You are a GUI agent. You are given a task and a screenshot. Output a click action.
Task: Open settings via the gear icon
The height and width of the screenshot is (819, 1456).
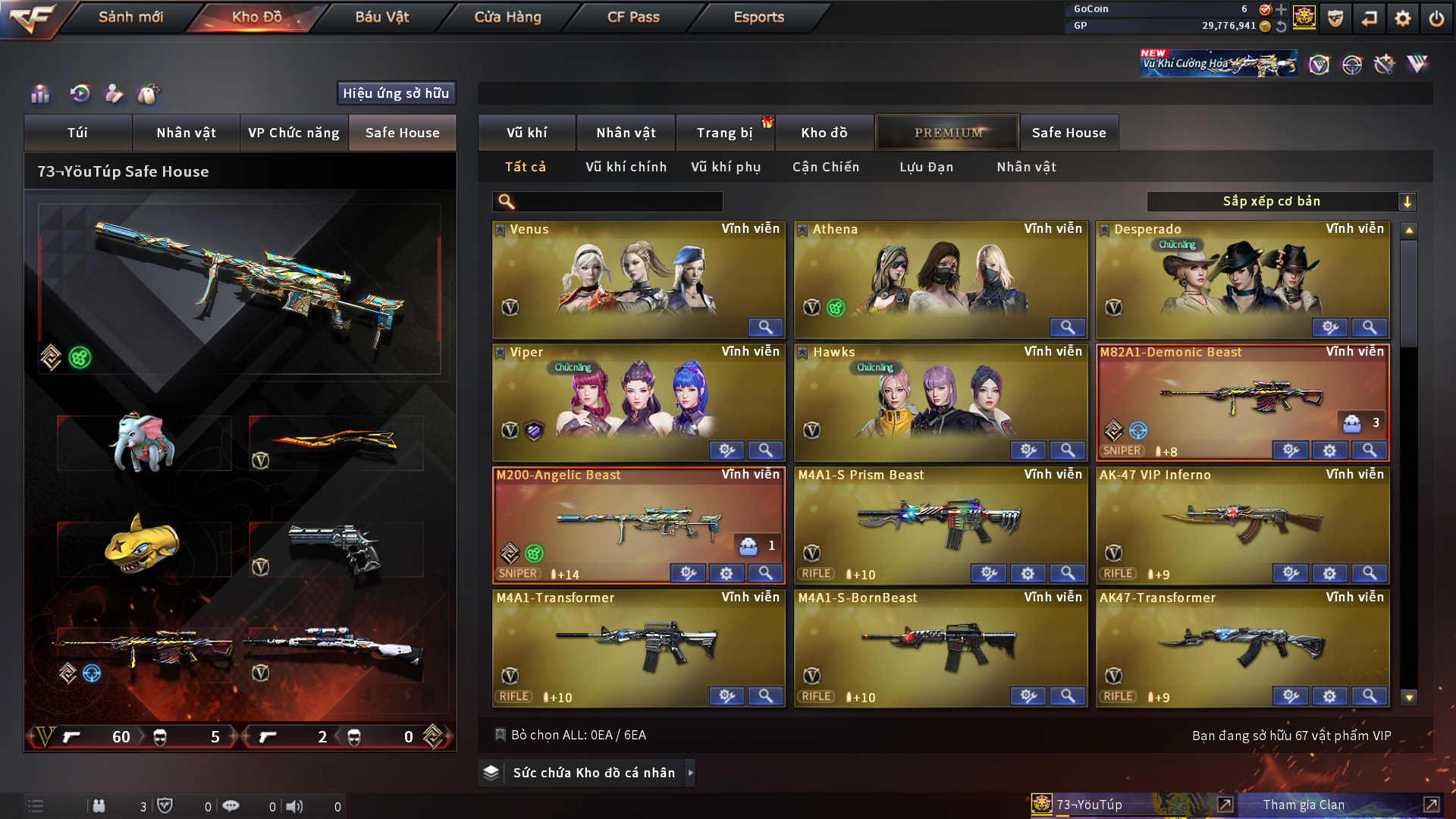coord(1402,18)
